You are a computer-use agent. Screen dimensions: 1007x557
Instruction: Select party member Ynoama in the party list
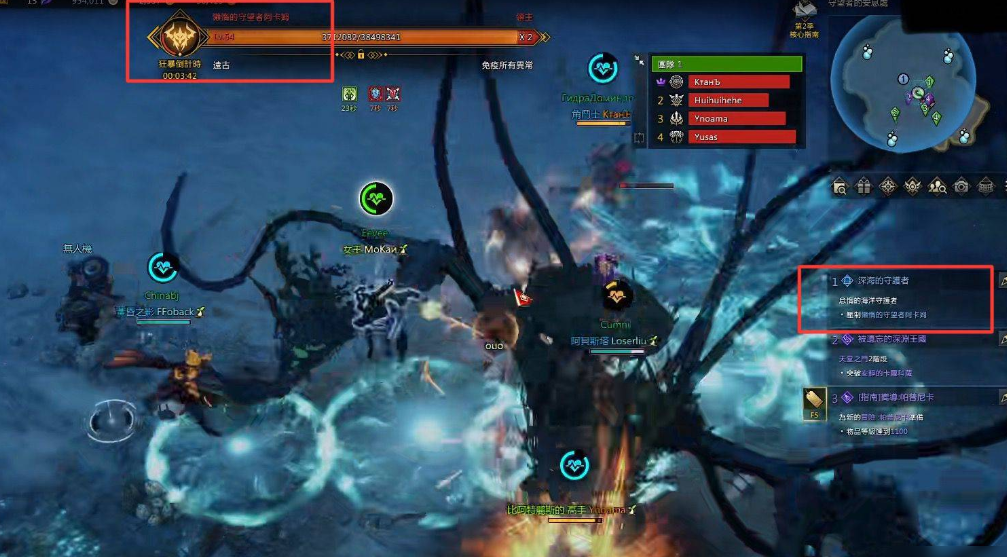[x=726, y=118]
